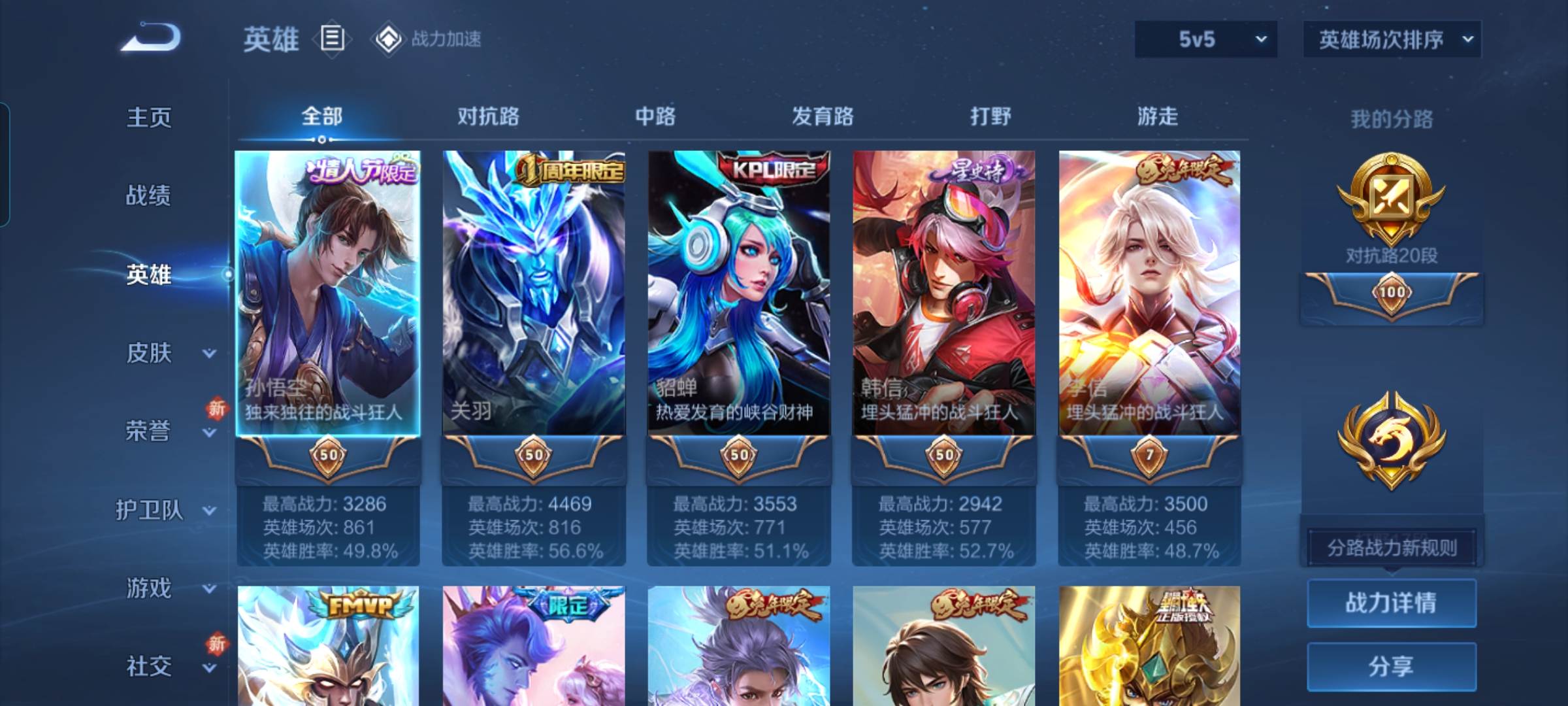Click the back arrow button

[152, 37]
